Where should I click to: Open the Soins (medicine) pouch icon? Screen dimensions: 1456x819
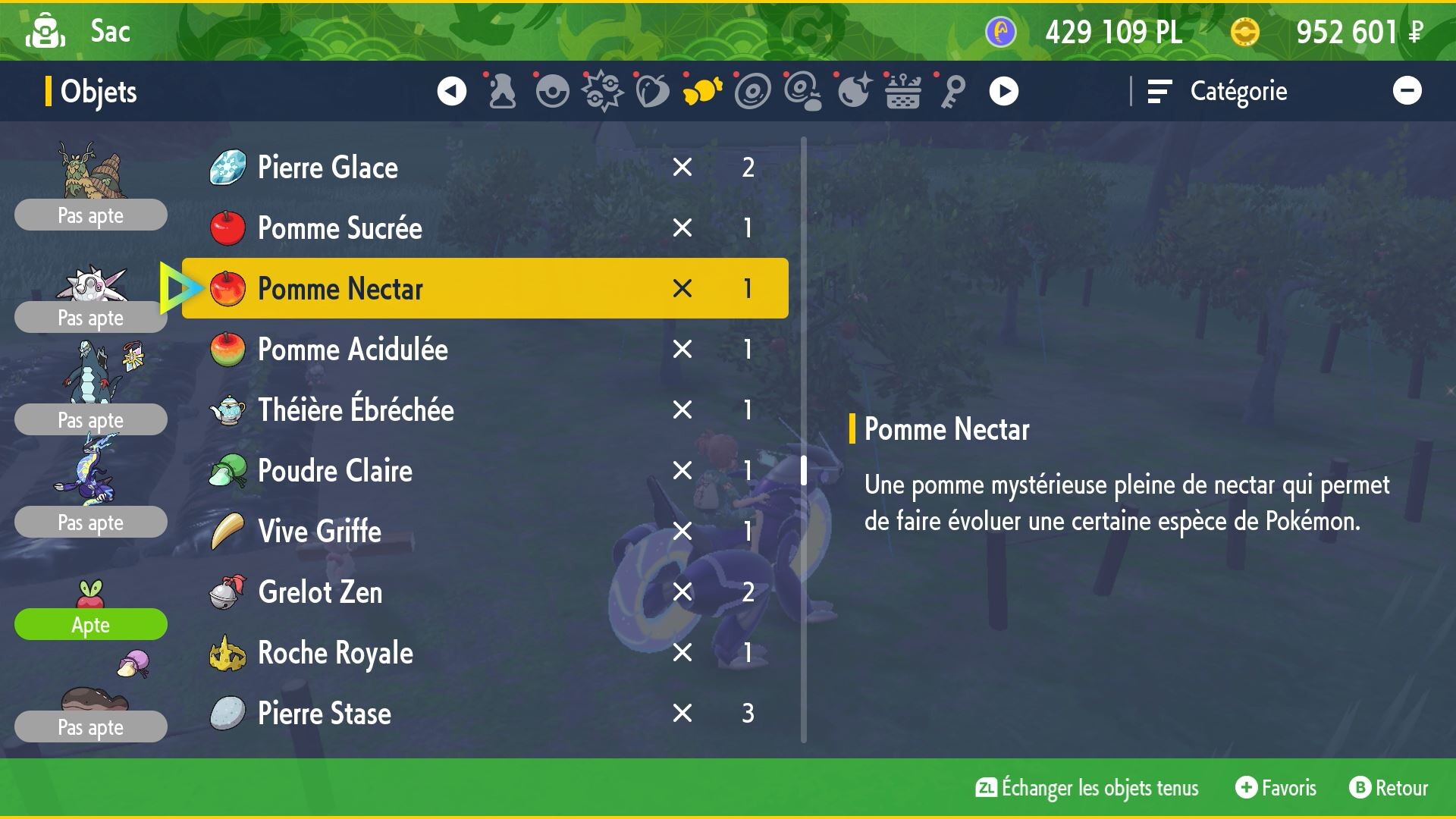[x=502, y=90]
